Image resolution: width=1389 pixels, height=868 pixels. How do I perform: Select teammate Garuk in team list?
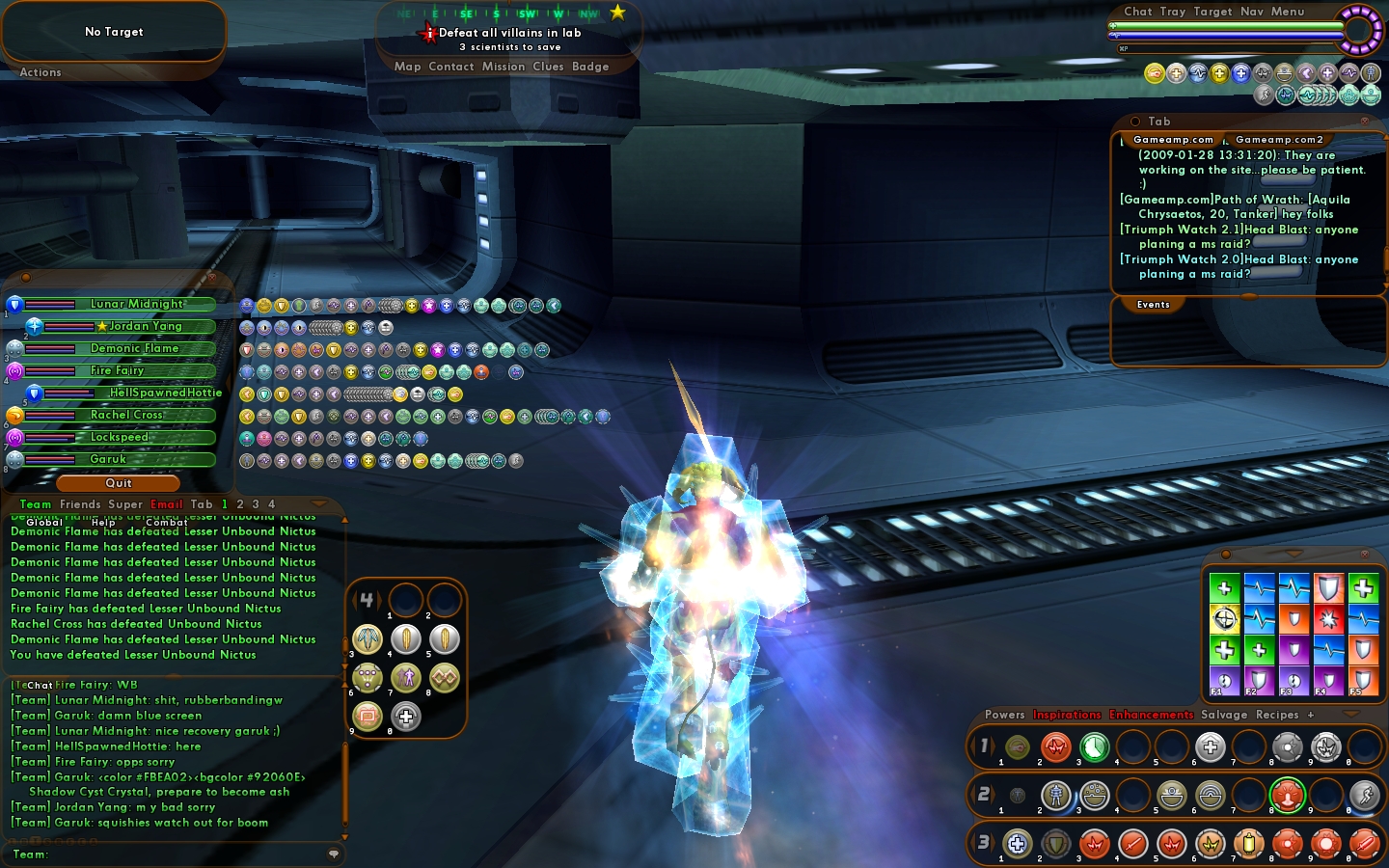tap(108, 459)
